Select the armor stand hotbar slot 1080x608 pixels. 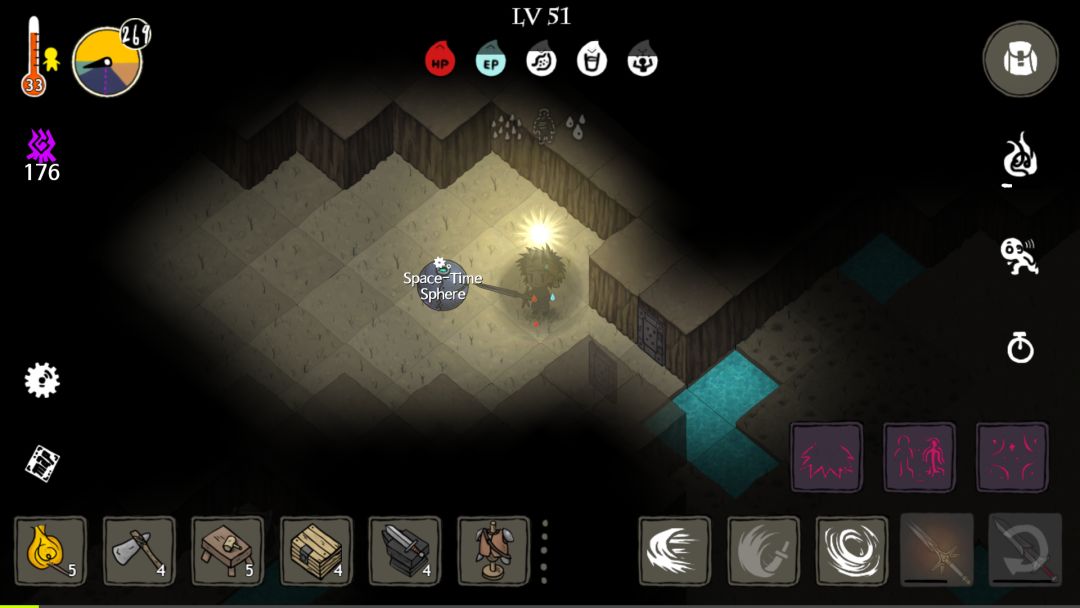tap(493, 550)
